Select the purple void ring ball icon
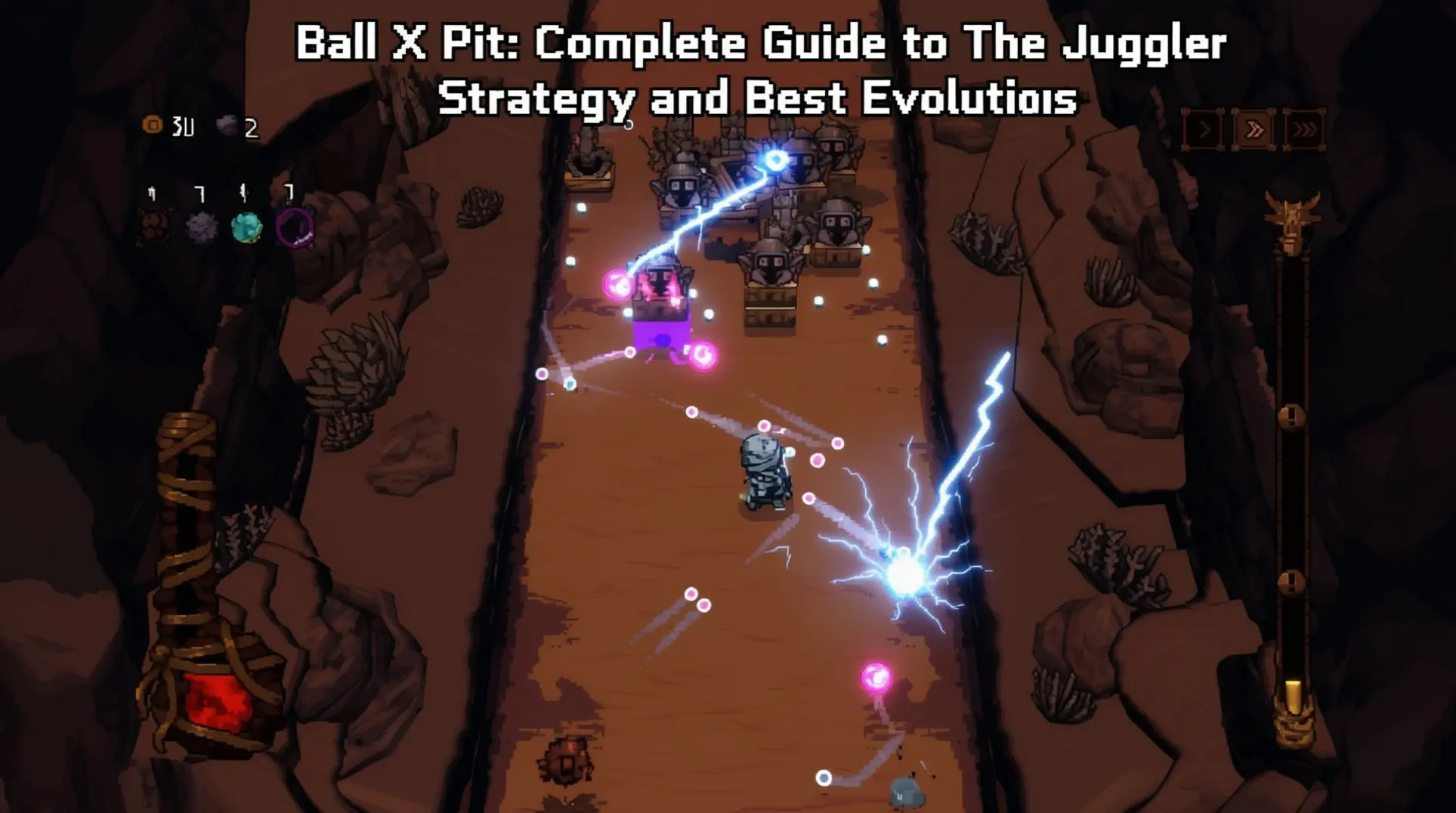Screen dimensions: 1456x813 [x=295, y=227]
